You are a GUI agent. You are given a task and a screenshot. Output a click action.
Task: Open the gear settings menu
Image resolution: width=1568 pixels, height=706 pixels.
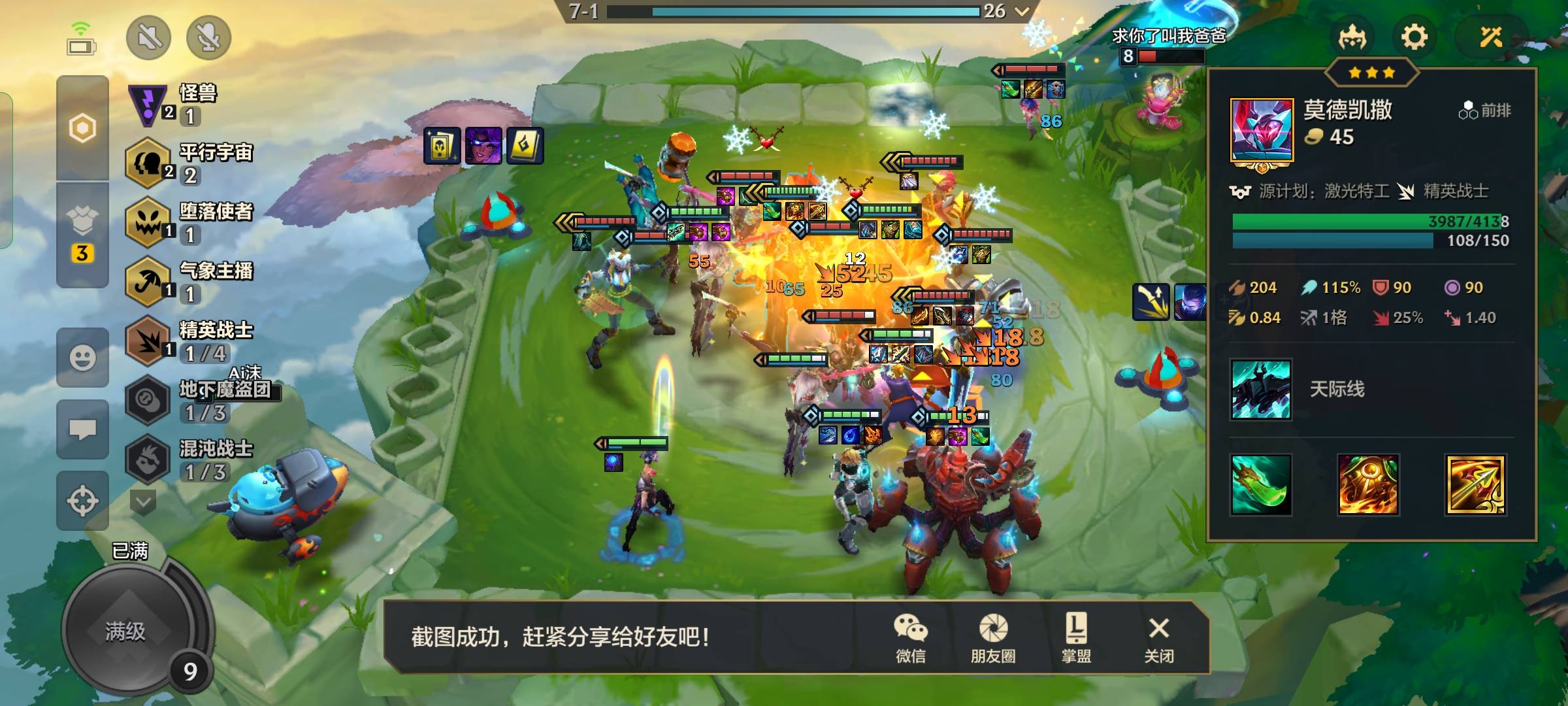[1414, 37]
